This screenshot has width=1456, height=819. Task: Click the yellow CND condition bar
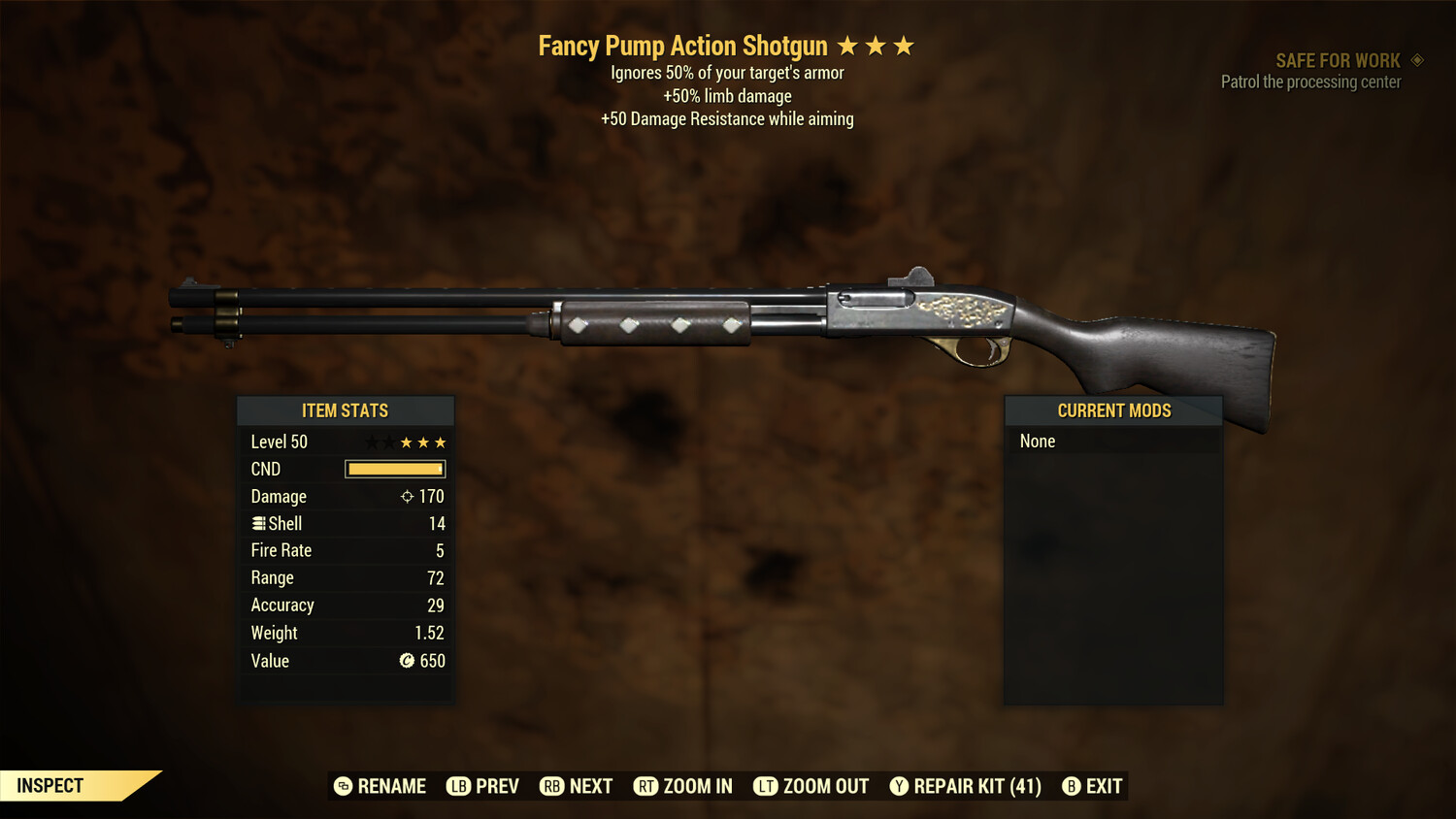point(394,469)
